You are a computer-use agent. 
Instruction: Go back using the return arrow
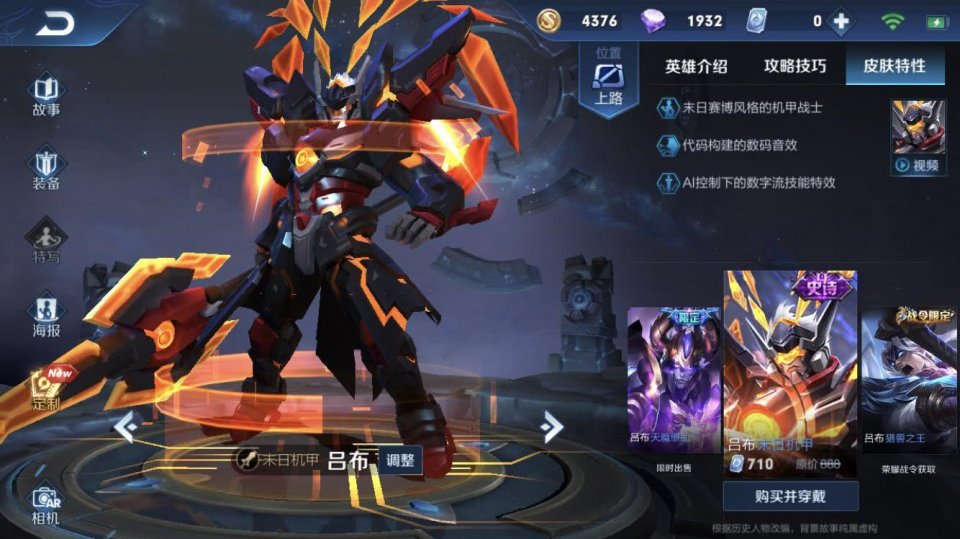coord(56,24)
